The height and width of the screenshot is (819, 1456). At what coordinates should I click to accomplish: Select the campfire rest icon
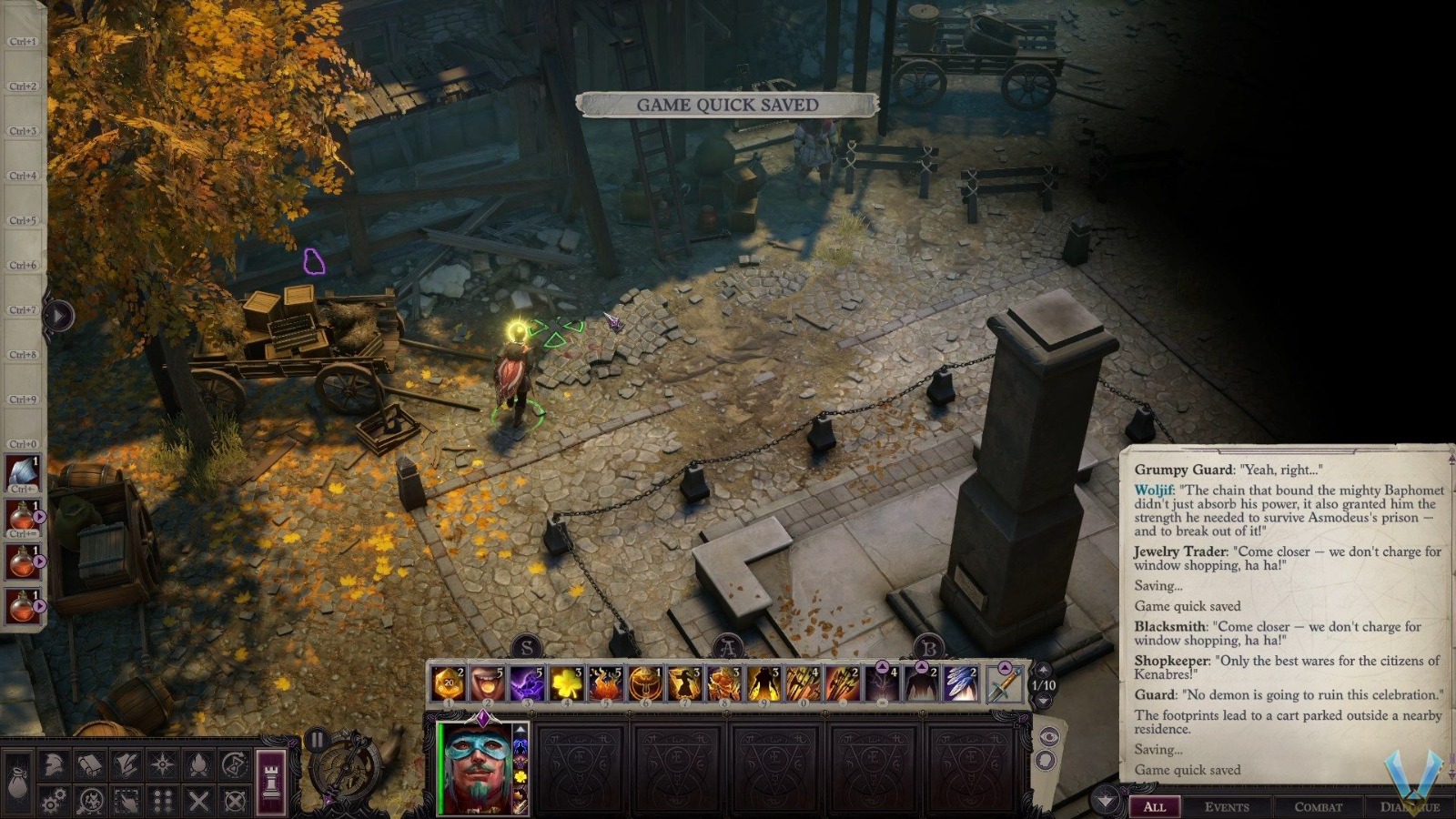(x=200, y=764)
